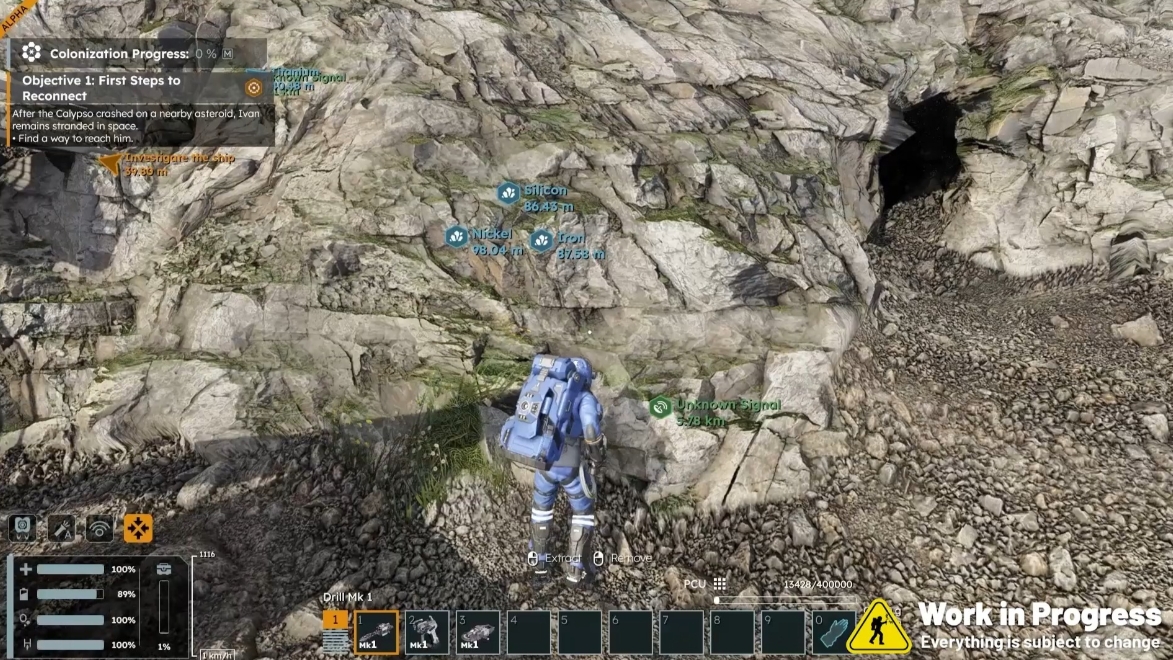Select the glove item in slot 0
The width and height of the screenshot is (1173, 660).
(x=834, y=632)
